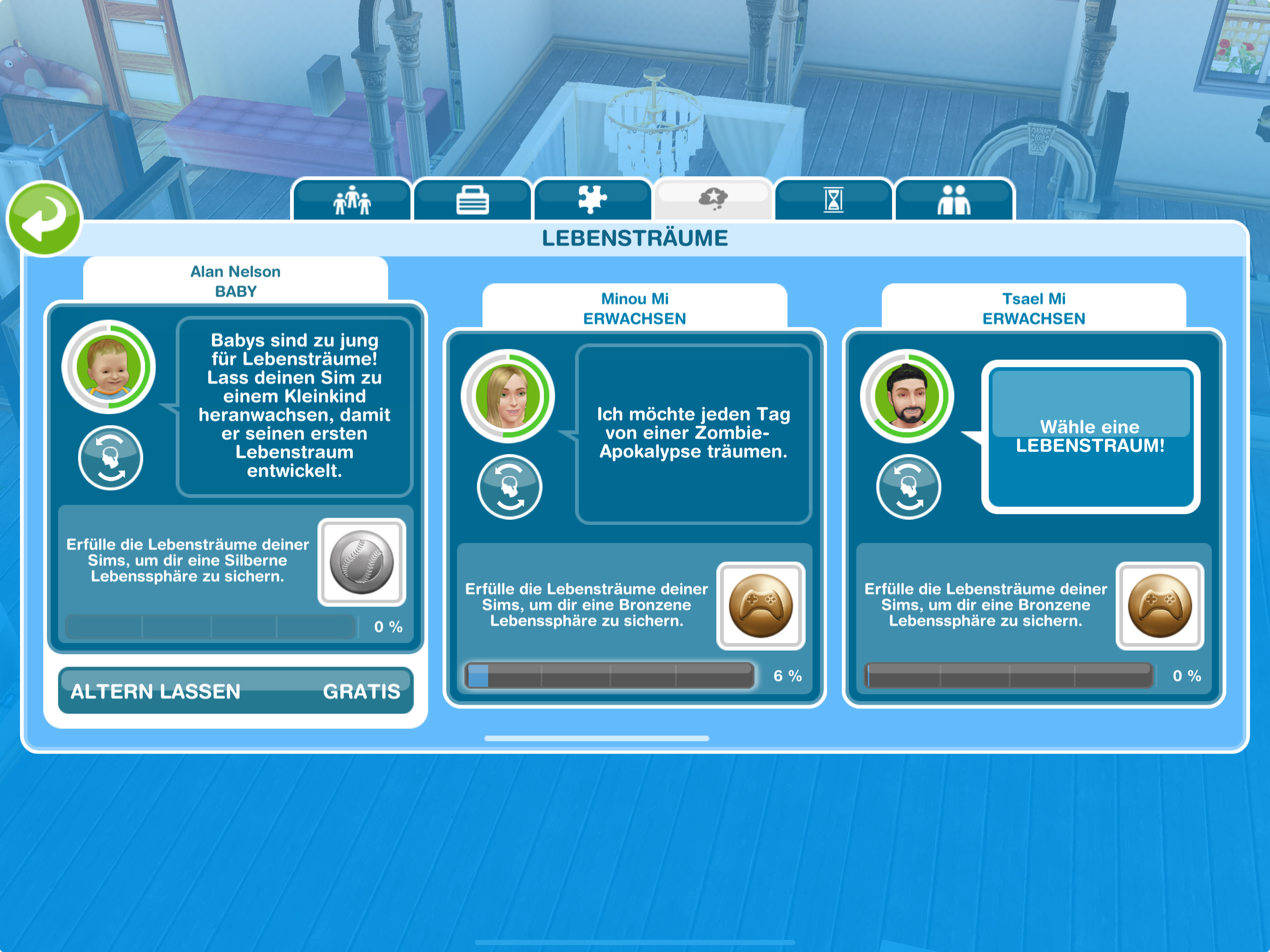The width and height of the screenshot is (1270, 952).
Task: Click the silver baseball life orb icon
Action: 362,562
